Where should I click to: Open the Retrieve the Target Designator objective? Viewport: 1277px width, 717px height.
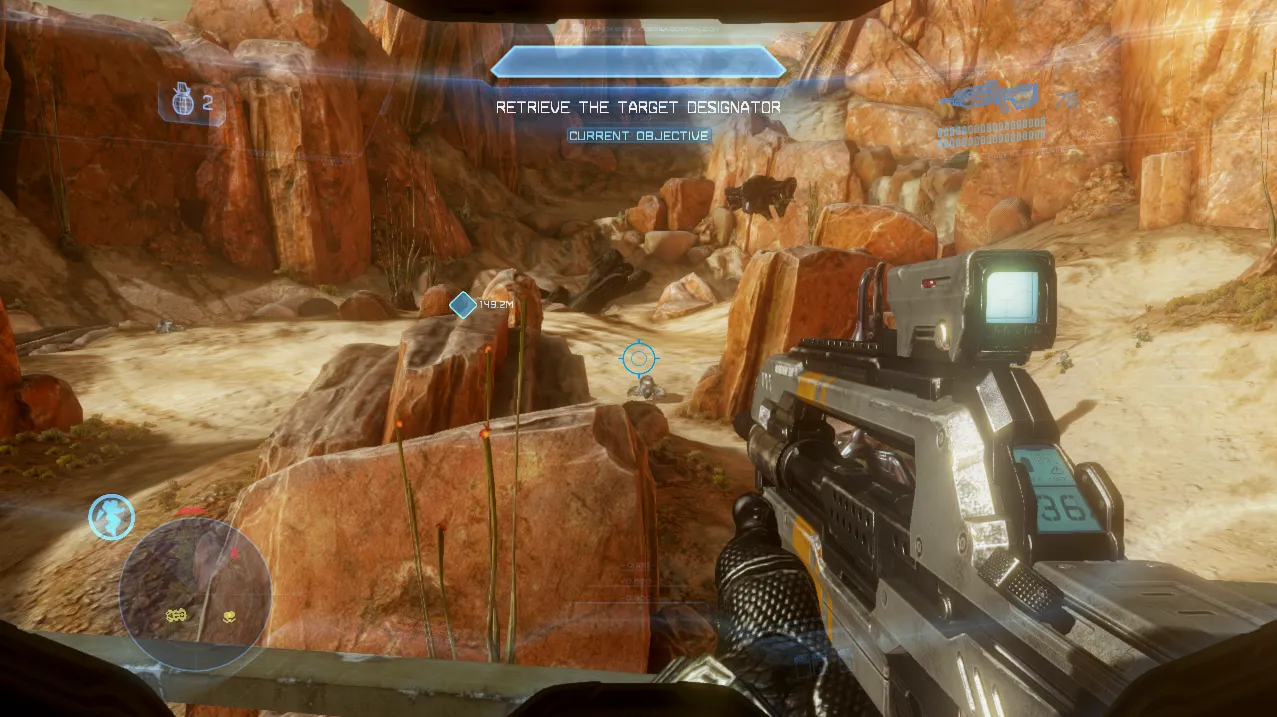click(x=638, y=107)
